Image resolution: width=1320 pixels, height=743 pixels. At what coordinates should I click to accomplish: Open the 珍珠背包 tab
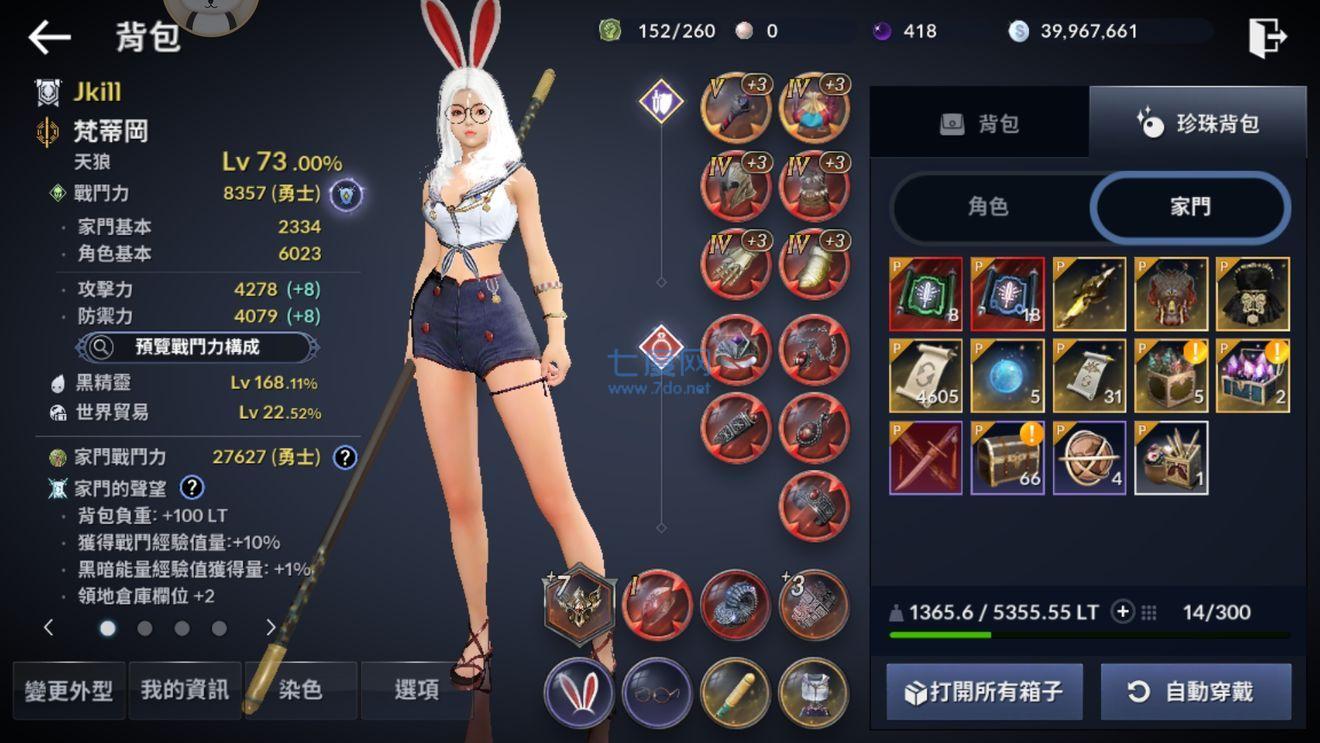1198,122
